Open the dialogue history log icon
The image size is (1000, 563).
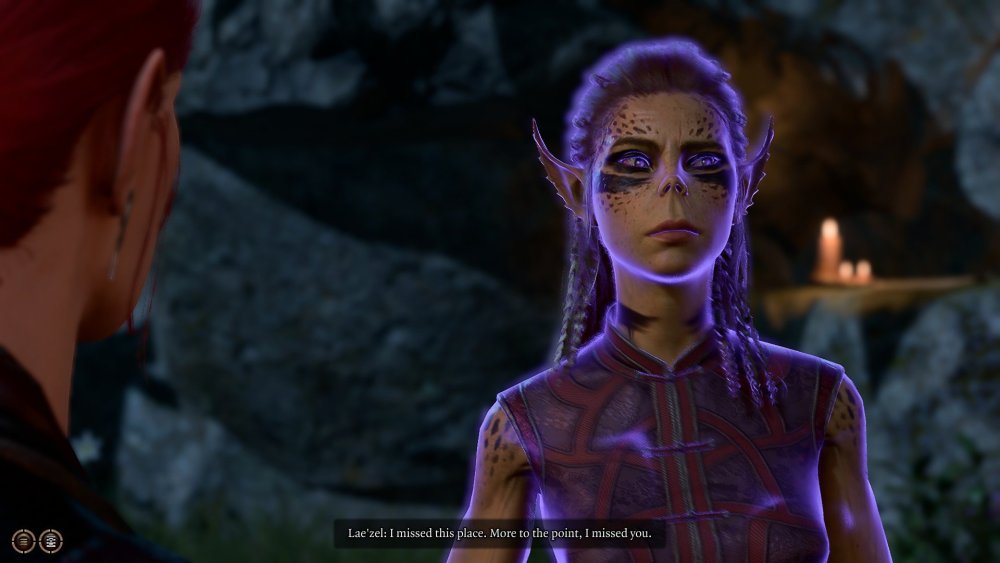pos(23,541)
